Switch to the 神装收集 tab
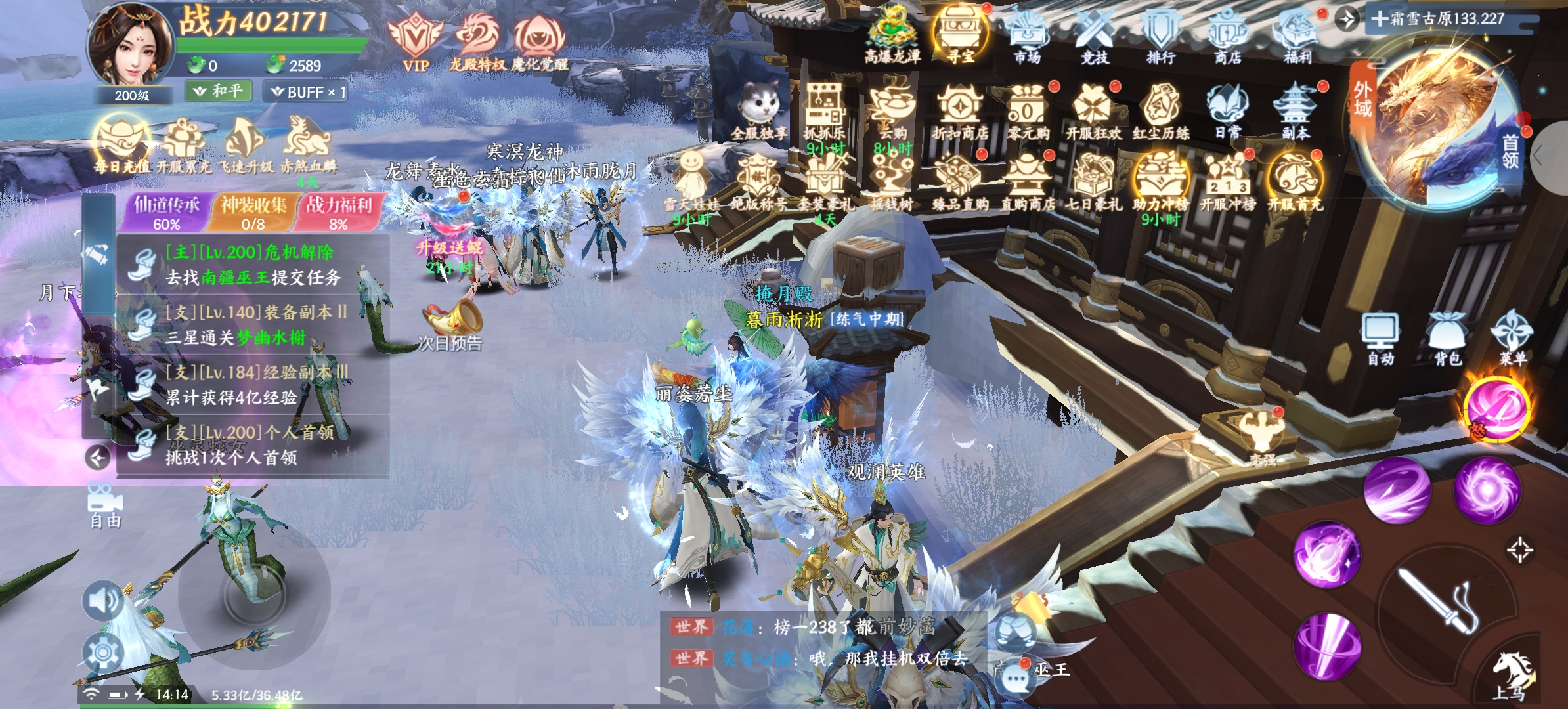Image resolution: width=1568 pixels, height=709 pixels. pos(253,213)
